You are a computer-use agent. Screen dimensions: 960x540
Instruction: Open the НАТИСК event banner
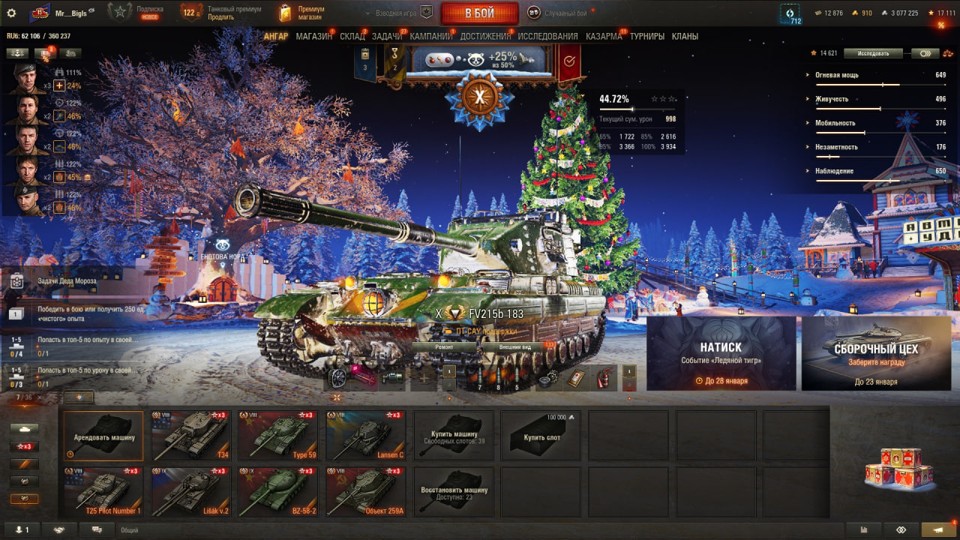coord(721,353)
